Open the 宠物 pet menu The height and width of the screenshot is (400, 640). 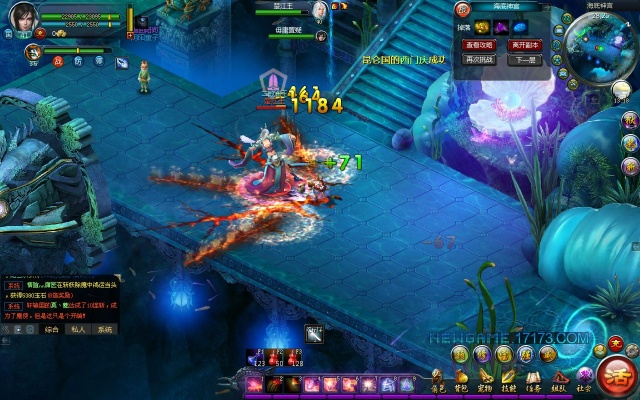tap(486, 381)
